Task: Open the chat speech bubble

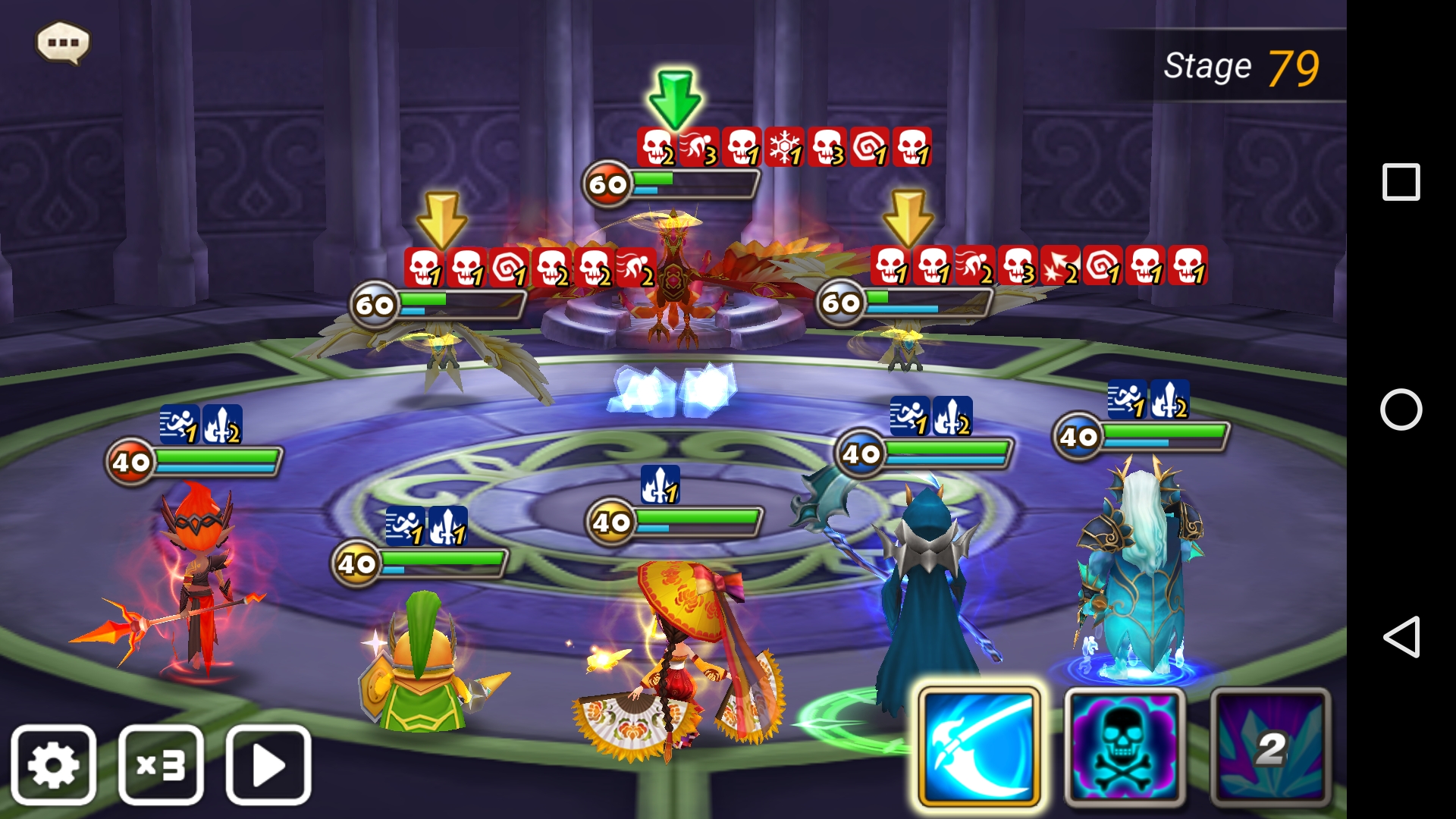Action: (x=63, y=42)
